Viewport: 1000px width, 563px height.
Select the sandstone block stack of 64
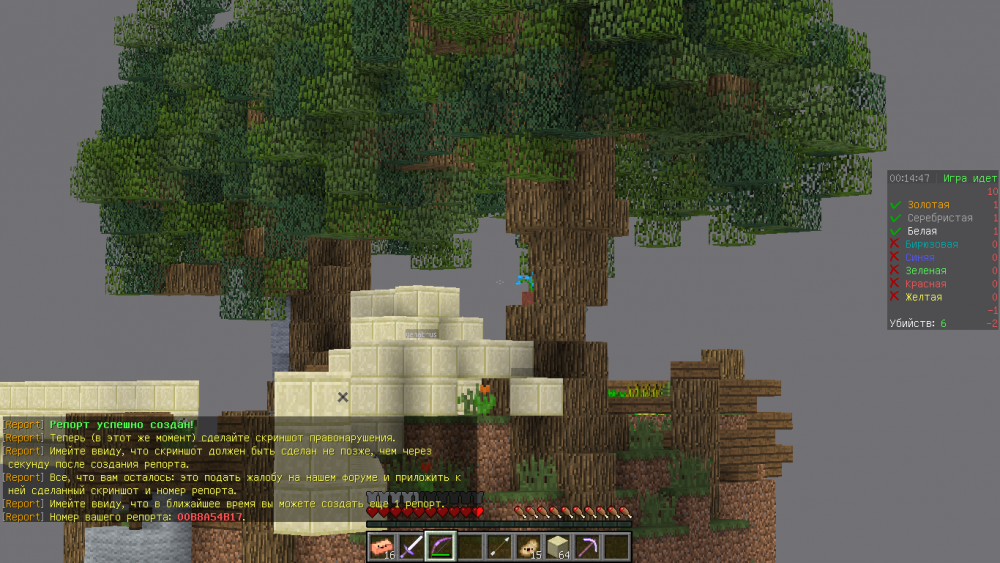tap(557, 546)
